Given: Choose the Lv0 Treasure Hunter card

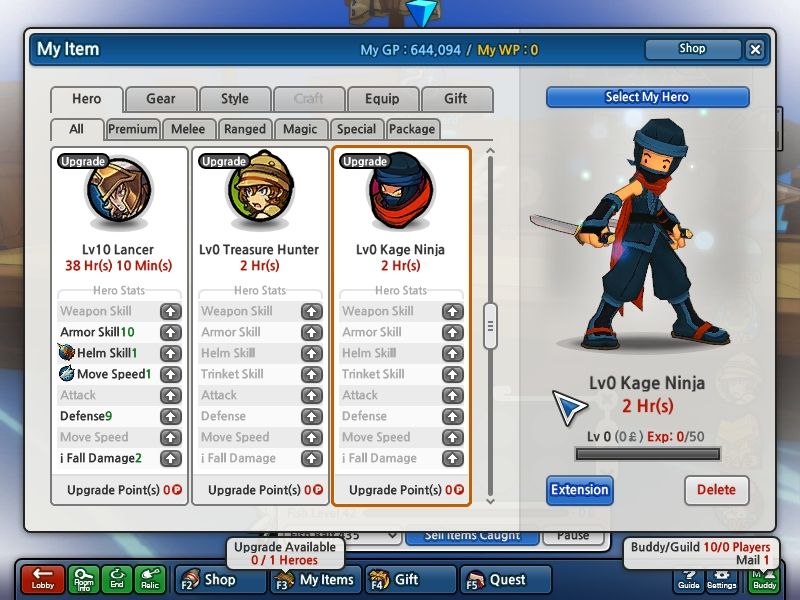Looking at the screenshot, I should point(259,215).
